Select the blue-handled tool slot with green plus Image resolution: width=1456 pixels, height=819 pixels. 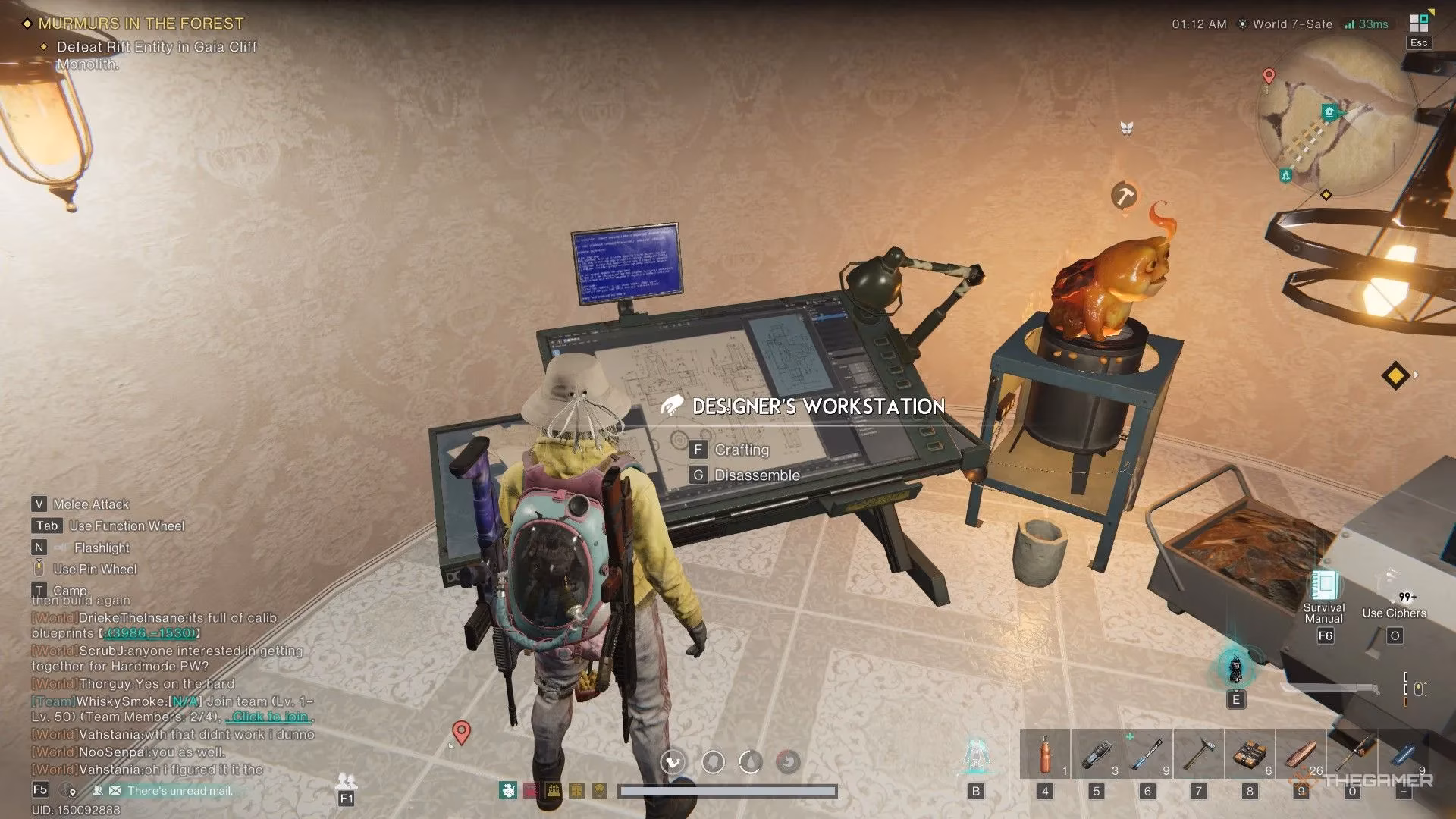[1147, 755]
